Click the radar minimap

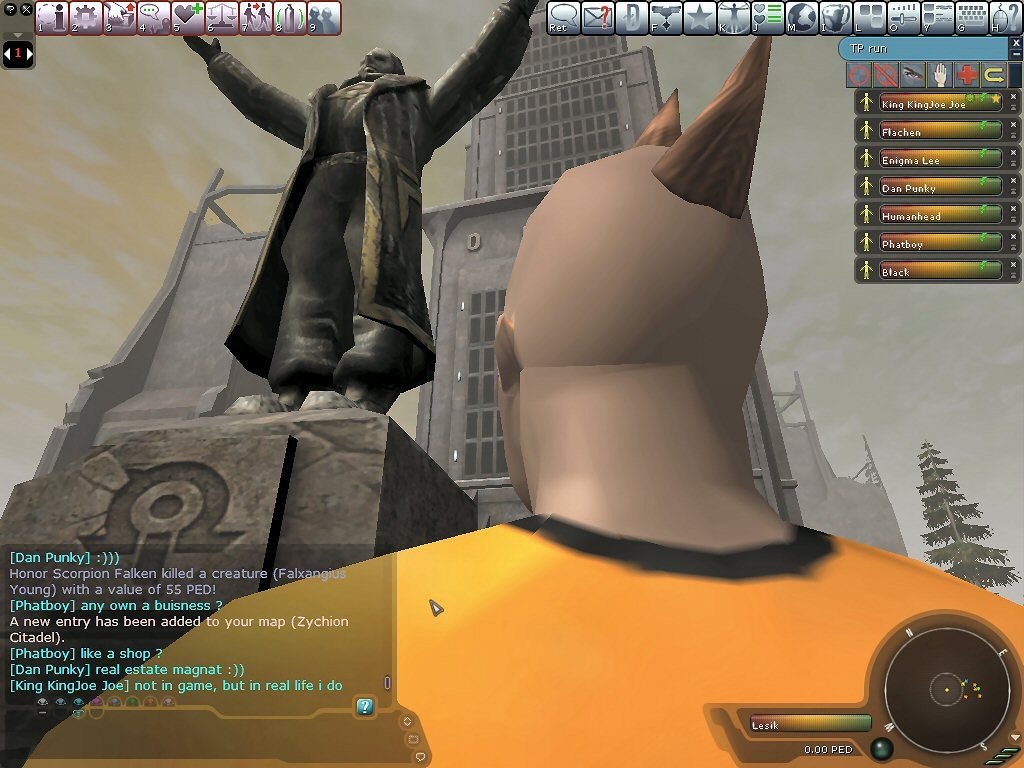[x=945, y=689]
